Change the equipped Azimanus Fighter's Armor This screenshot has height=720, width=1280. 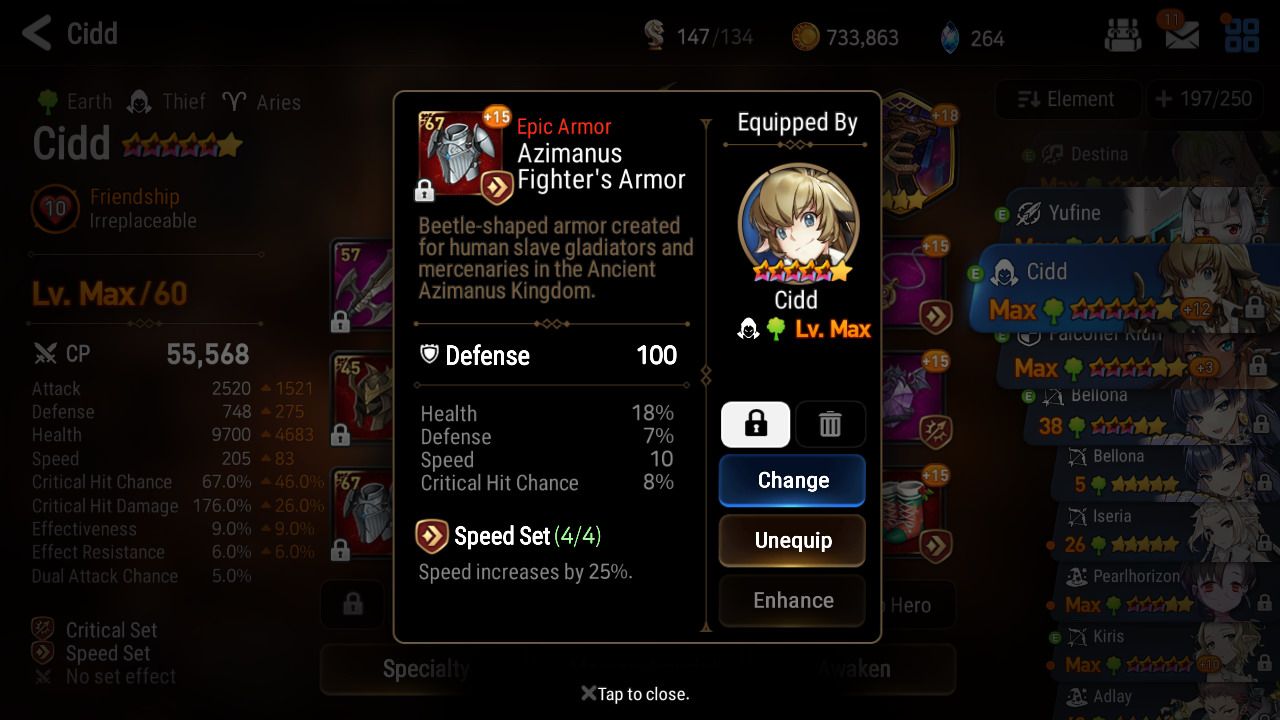click(x=792, y=481)
